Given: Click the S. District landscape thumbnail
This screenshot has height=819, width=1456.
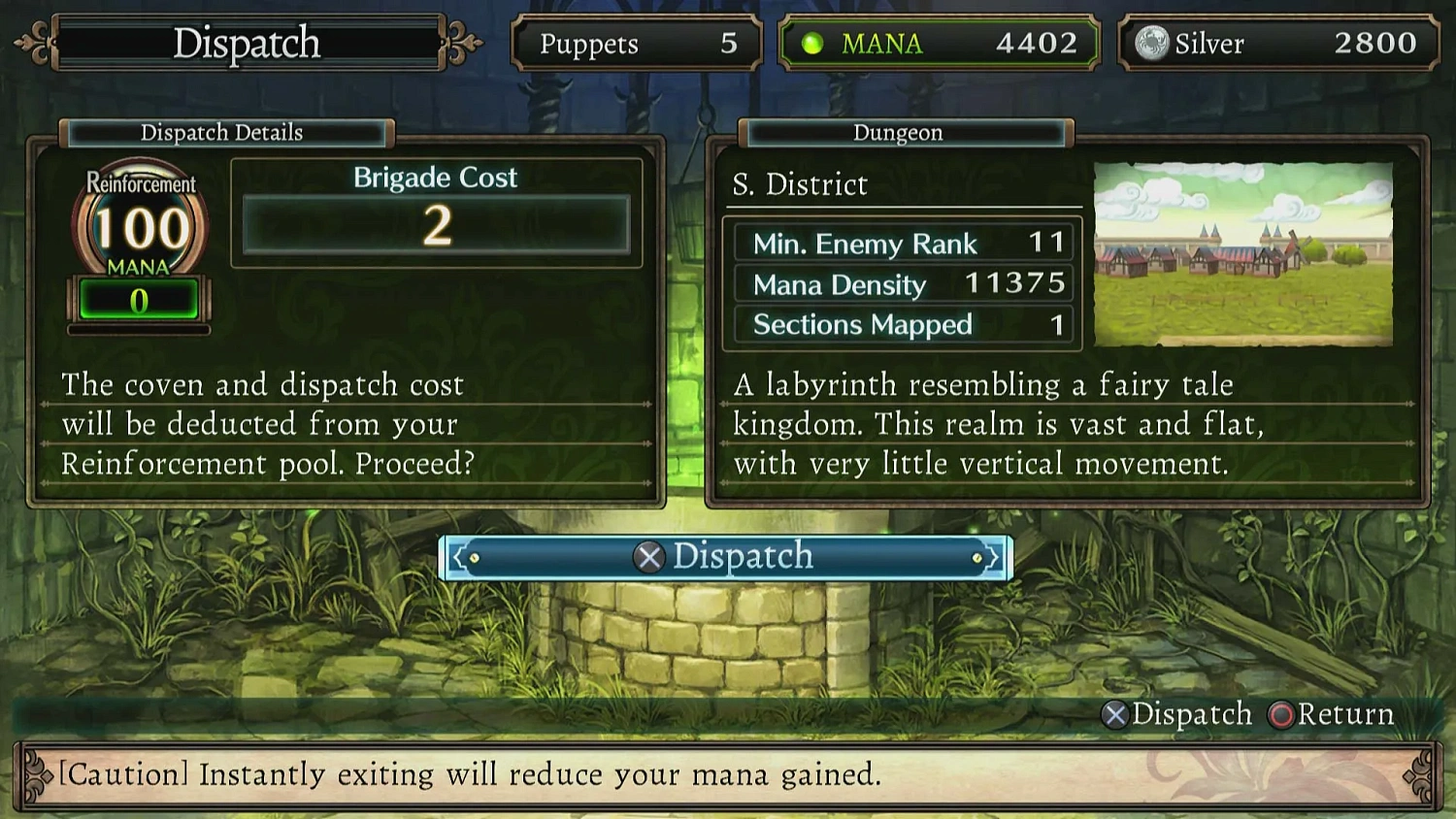Looking at the screenshot, I should tap(1243, 254).
